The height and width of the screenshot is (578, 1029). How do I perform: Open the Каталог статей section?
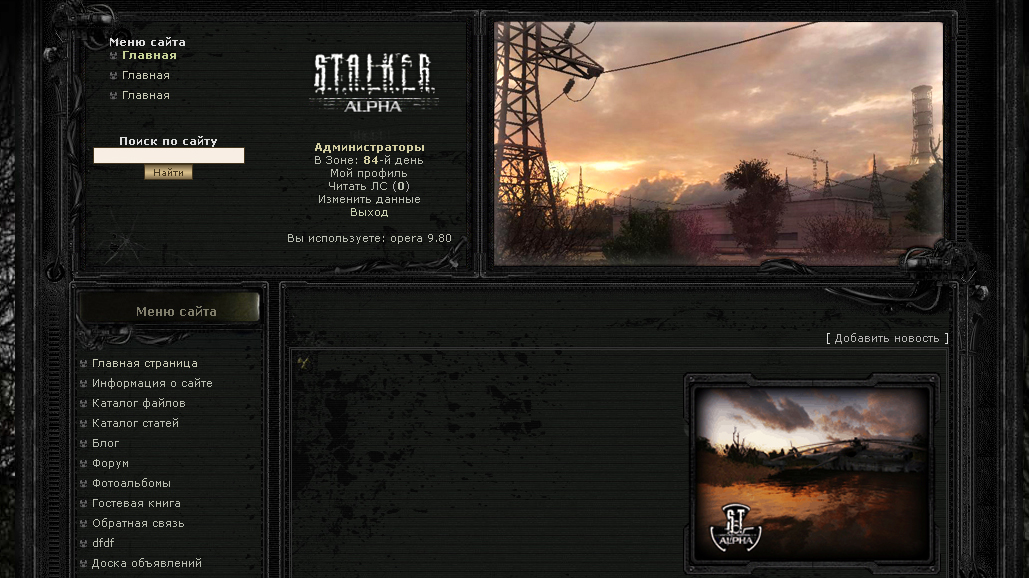pos(135,423)
